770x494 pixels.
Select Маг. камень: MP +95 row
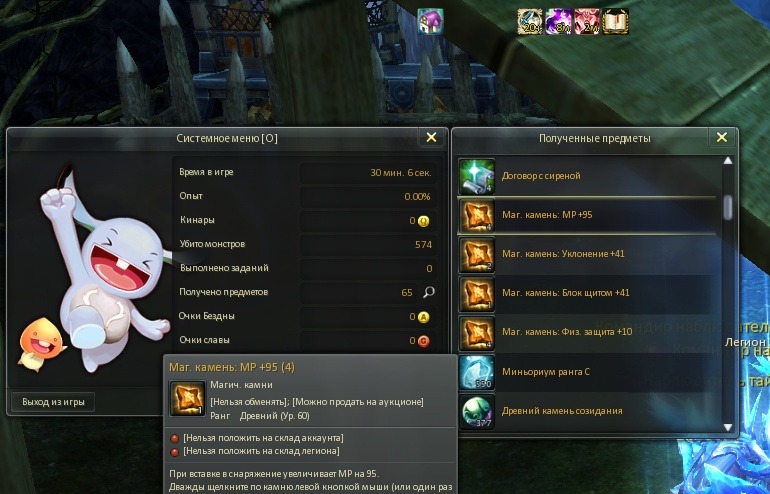[x=590, y=215]
